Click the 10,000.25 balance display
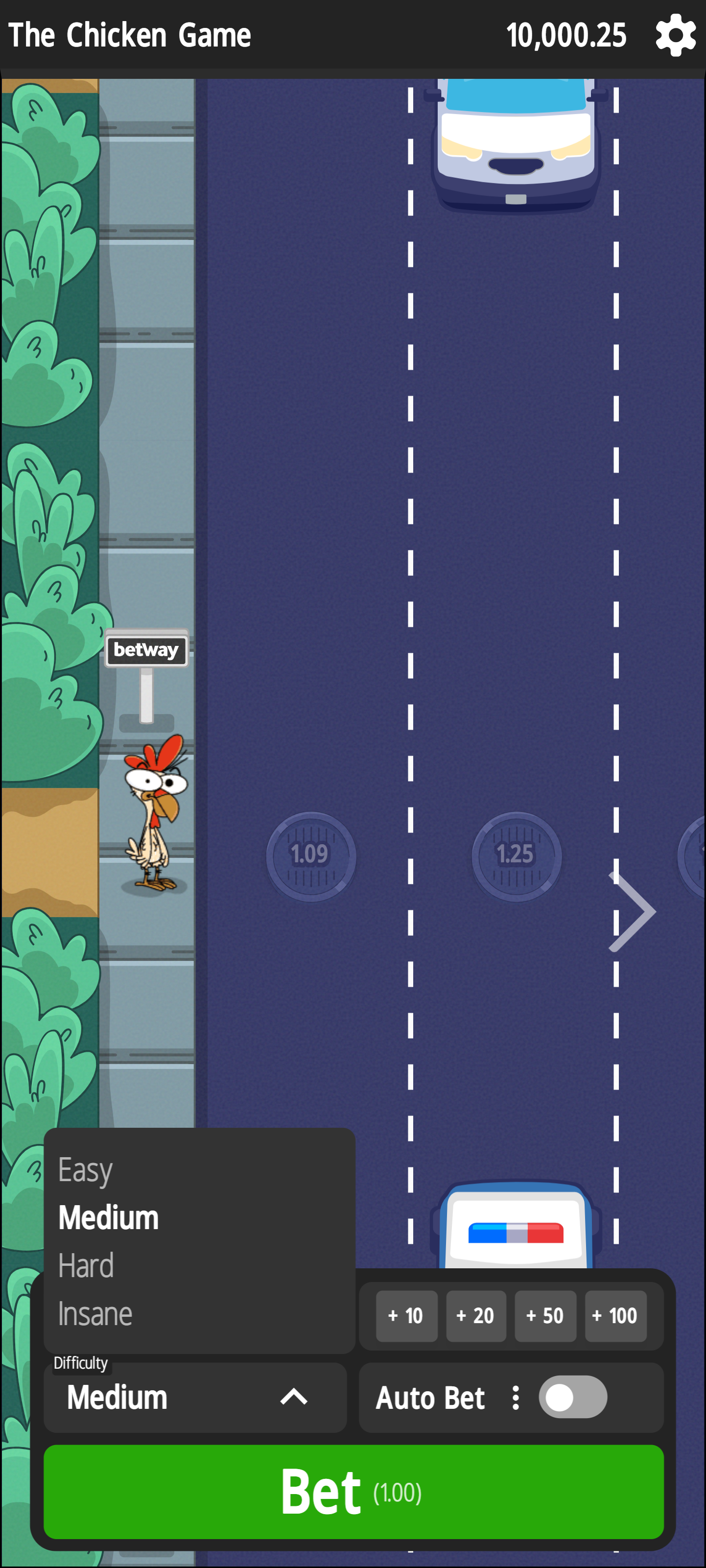The width and height of the screenshot is (706, 1568). tap(567, 35)
